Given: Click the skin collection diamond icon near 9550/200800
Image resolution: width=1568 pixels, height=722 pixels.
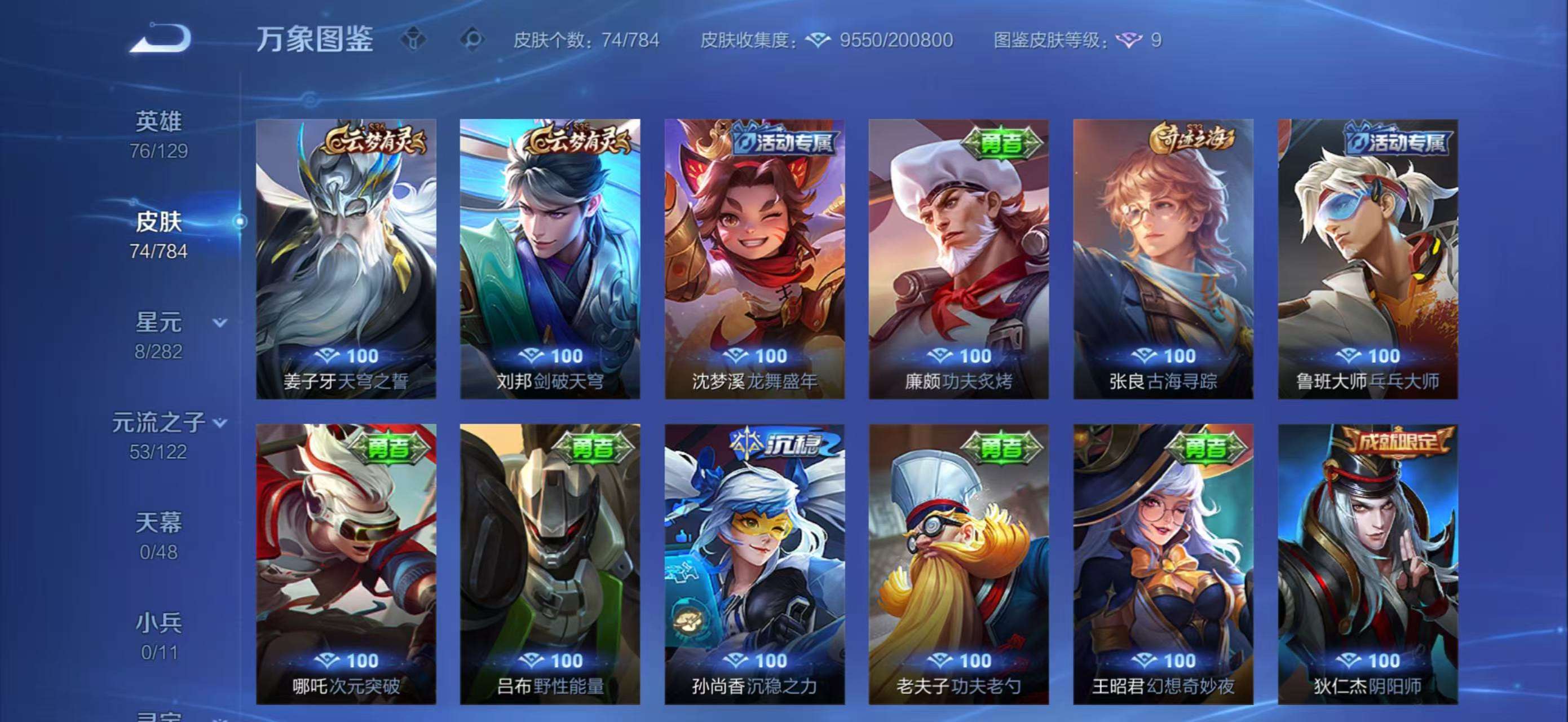Looking at the screenshot, I should click(x=819, y=40).
